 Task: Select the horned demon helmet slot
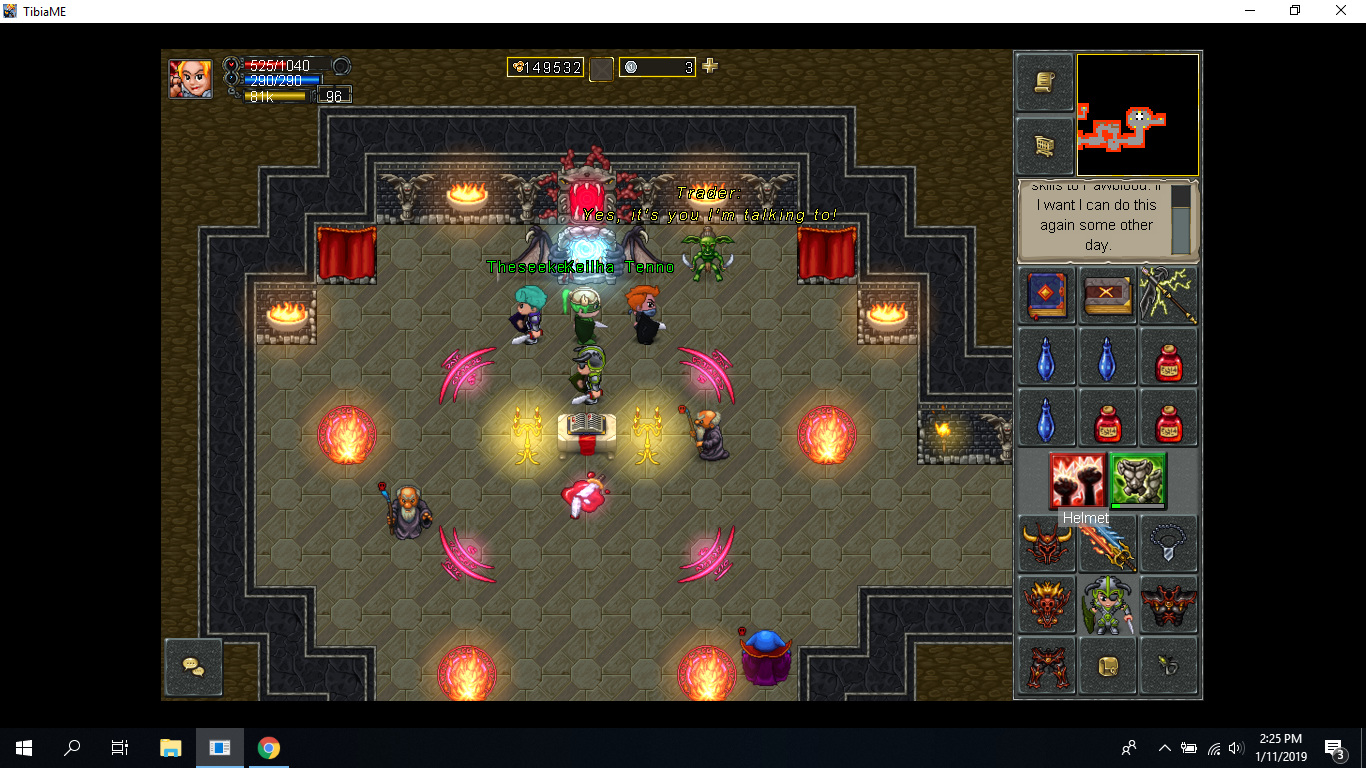coord(1047,545)
